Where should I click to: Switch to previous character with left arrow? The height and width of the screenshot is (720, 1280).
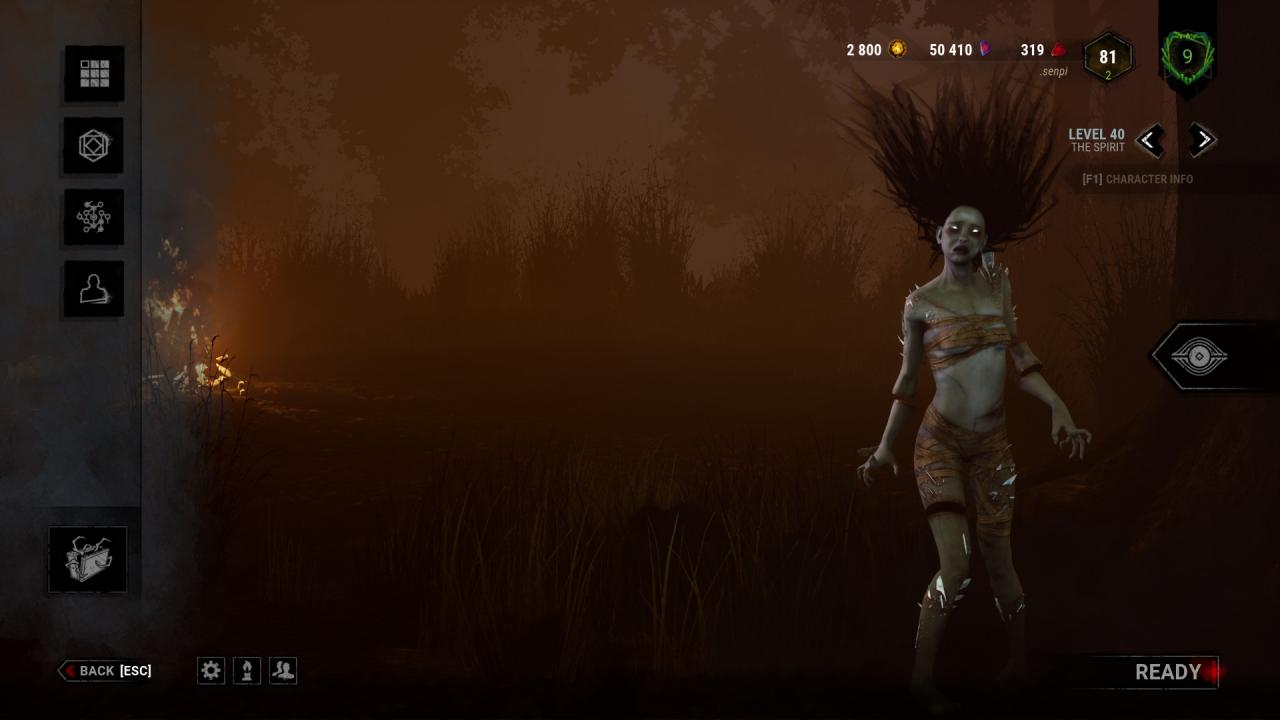coord(1150,140)
